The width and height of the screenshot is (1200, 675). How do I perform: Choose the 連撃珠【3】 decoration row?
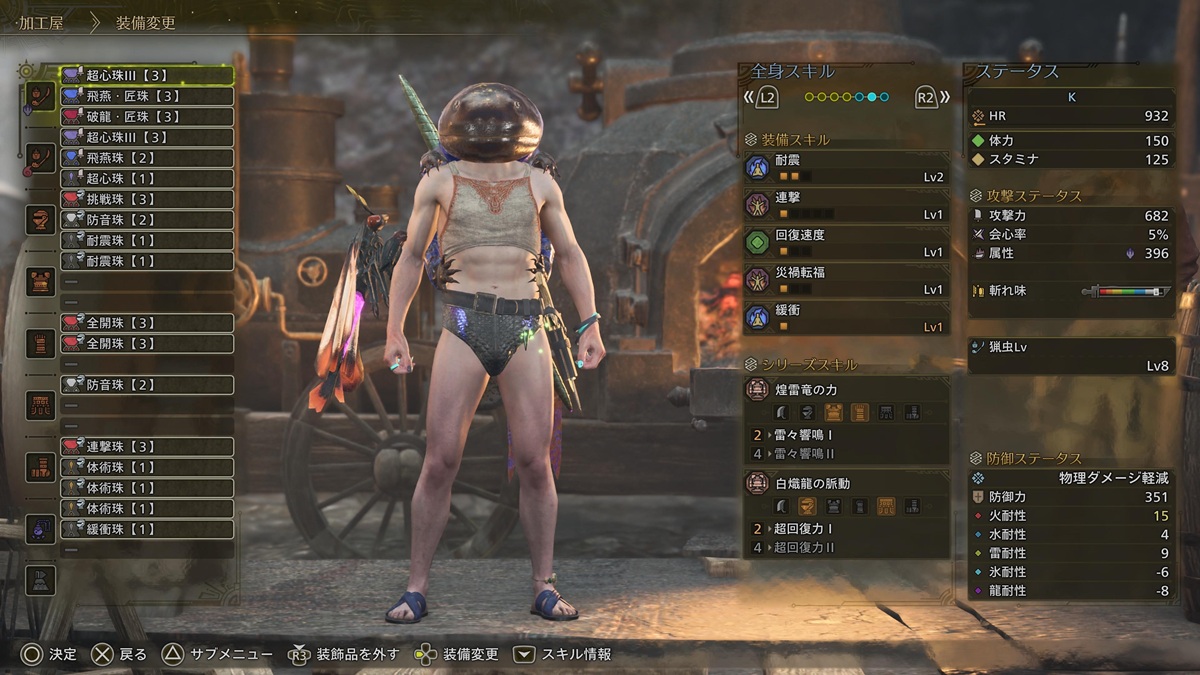click(x=147, y=446)
